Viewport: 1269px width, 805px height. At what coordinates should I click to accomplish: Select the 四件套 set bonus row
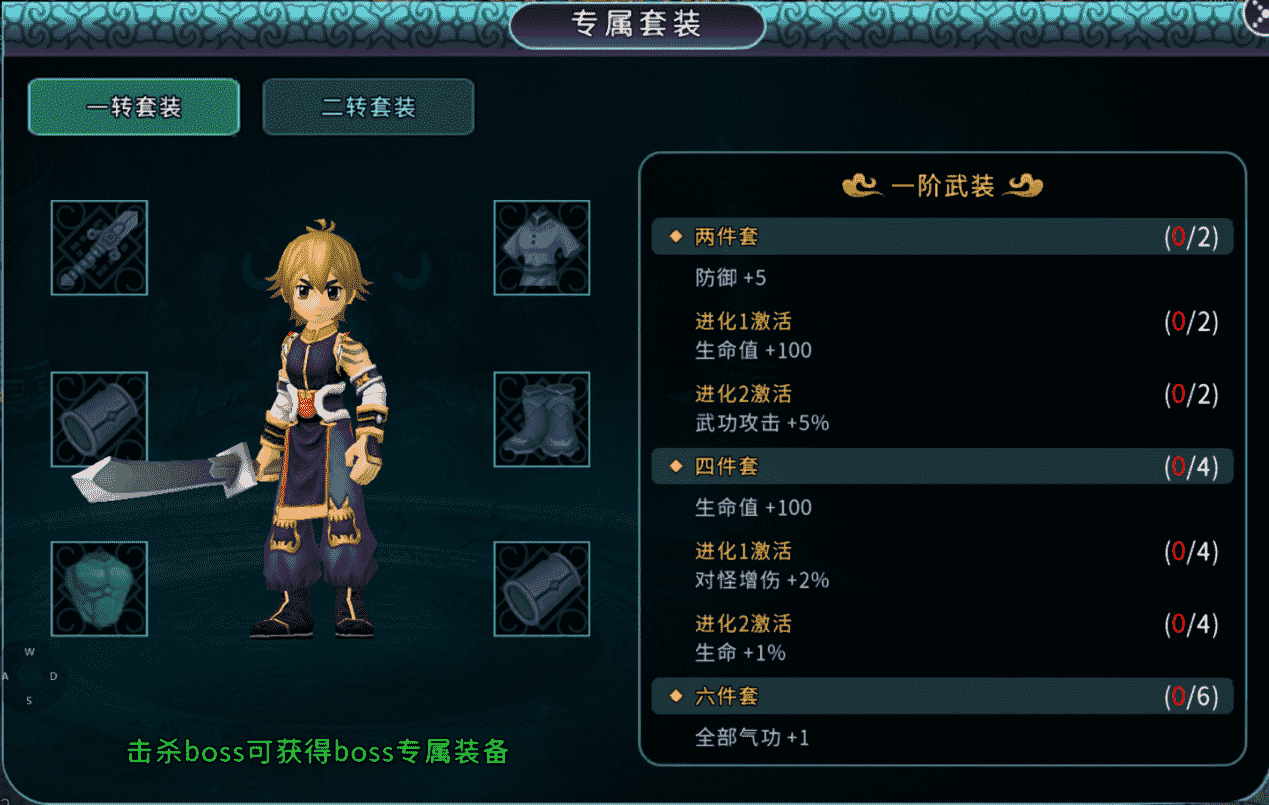[942, 467]
